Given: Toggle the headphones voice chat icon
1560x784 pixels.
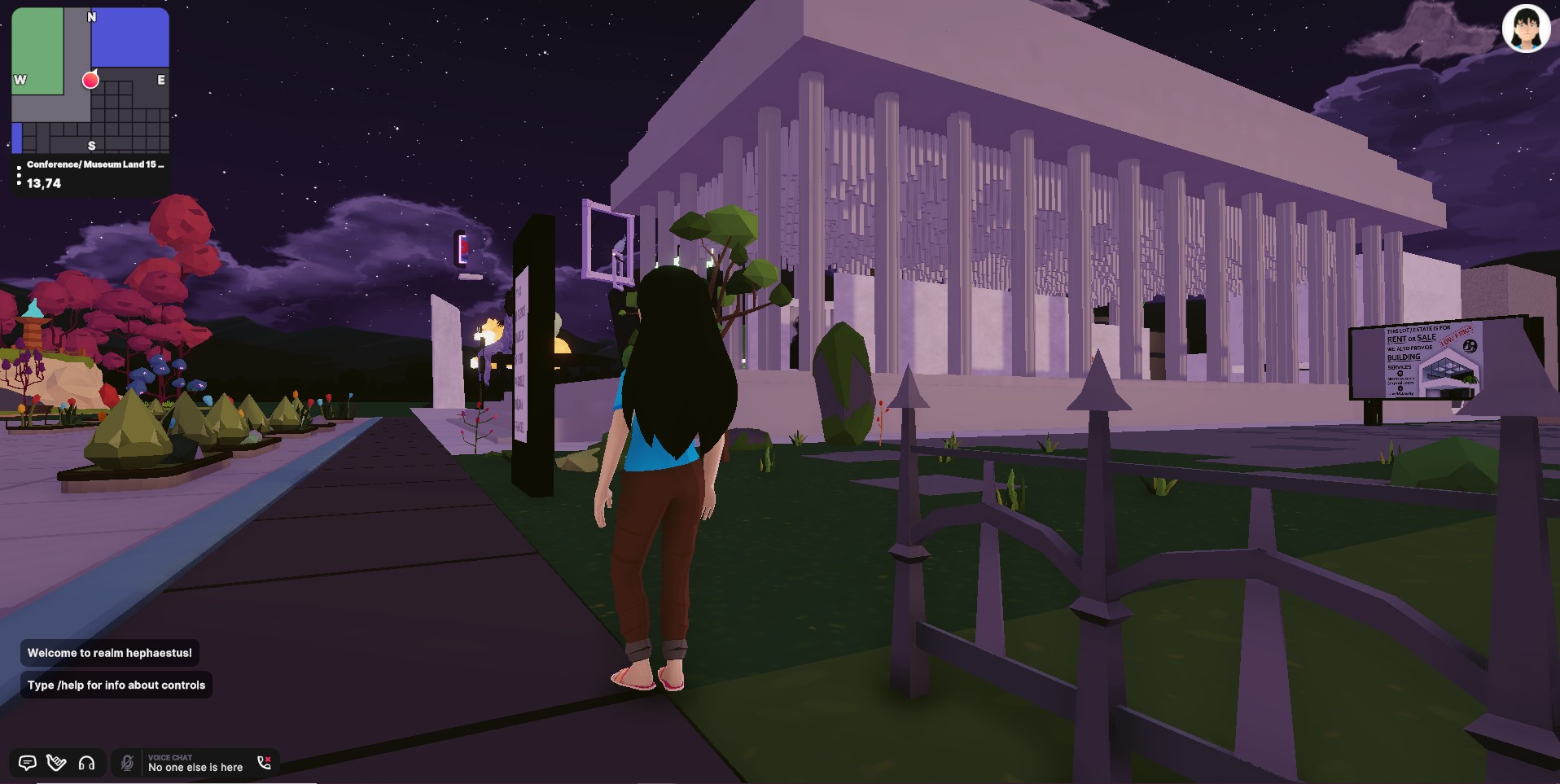Looking at the screenshot, I should tap(86, 763).
